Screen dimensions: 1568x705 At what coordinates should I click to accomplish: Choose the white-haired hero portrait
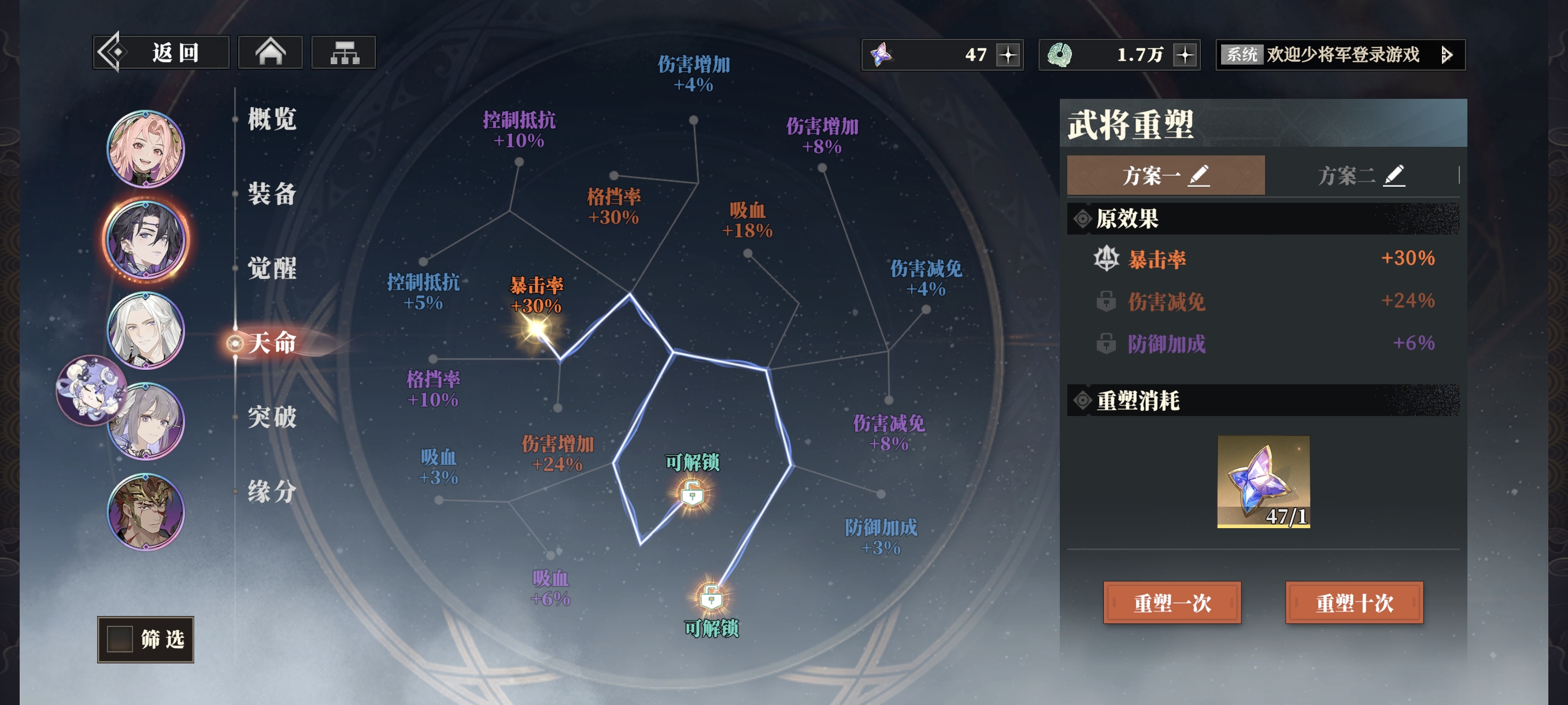146,331
